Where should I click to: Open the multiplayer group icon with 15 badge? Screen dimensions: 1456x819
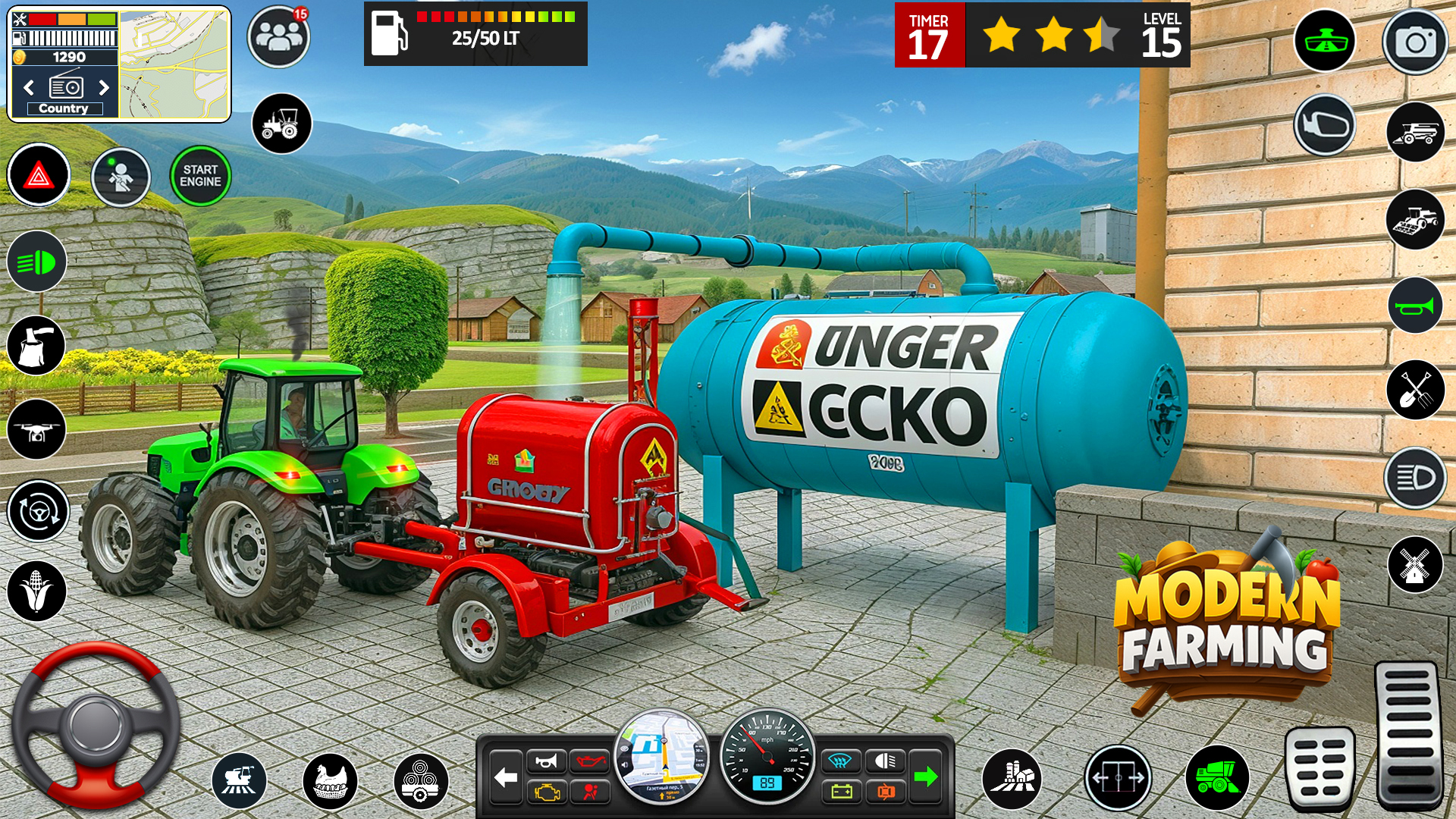click(278, 36)
